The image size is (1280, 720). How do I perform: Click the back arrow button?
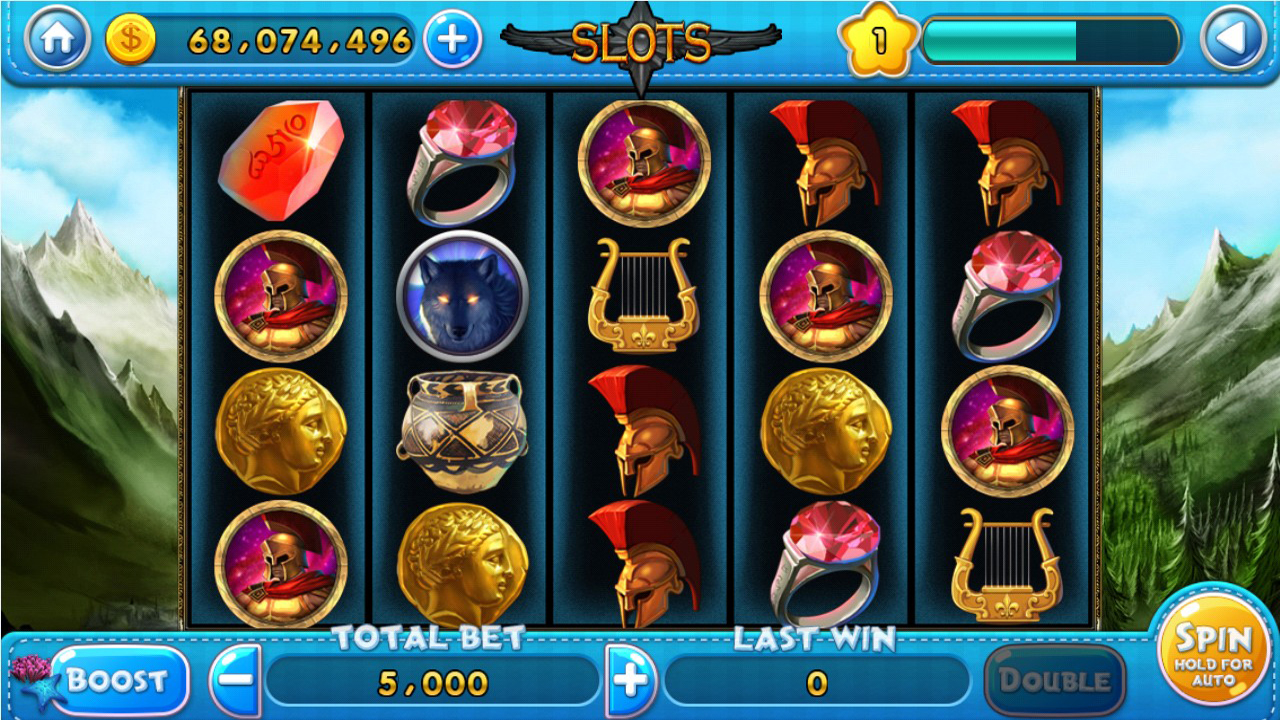coord(1232,40)
